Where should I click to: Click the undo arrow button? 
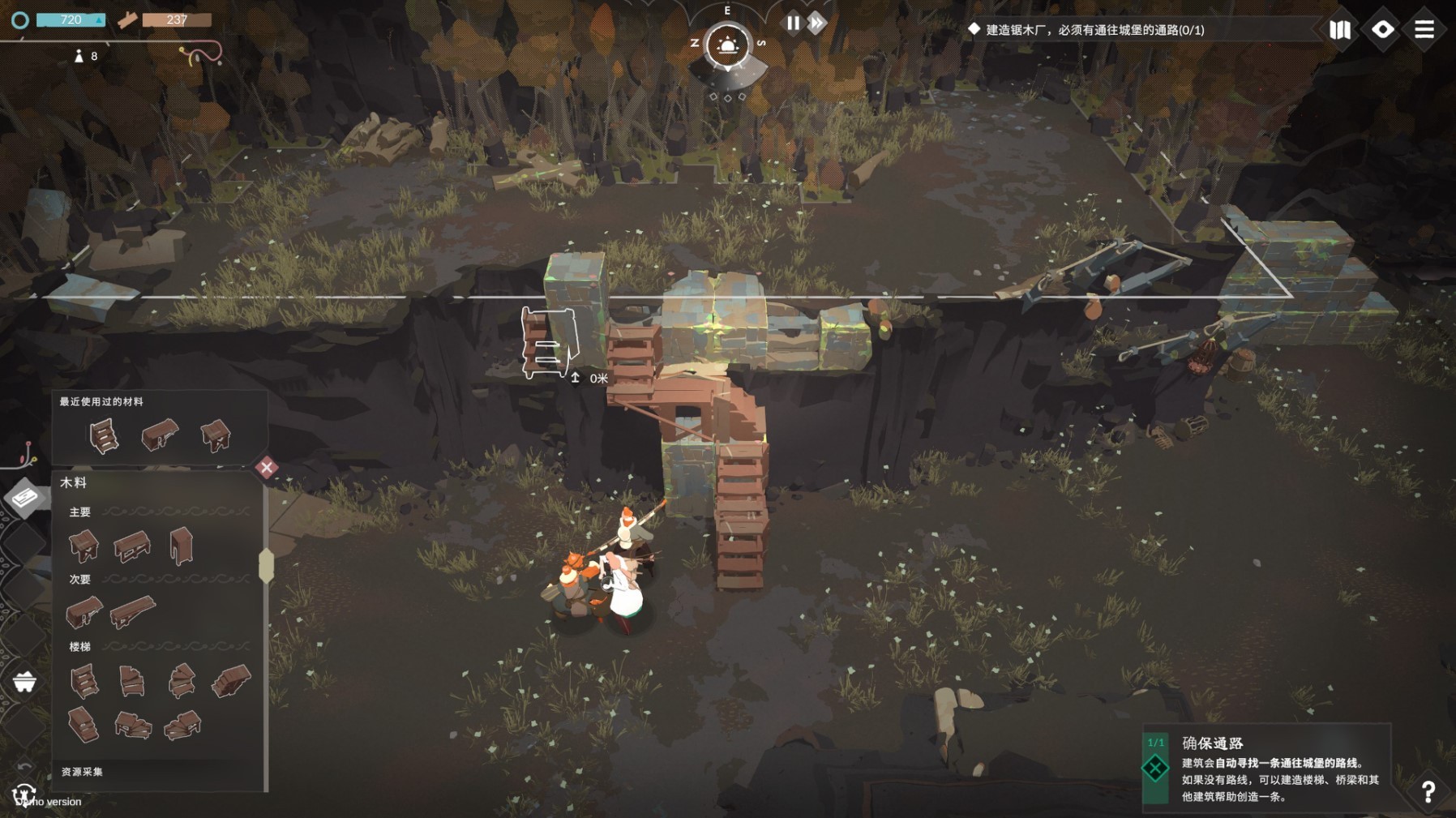(x=24, y=766)
